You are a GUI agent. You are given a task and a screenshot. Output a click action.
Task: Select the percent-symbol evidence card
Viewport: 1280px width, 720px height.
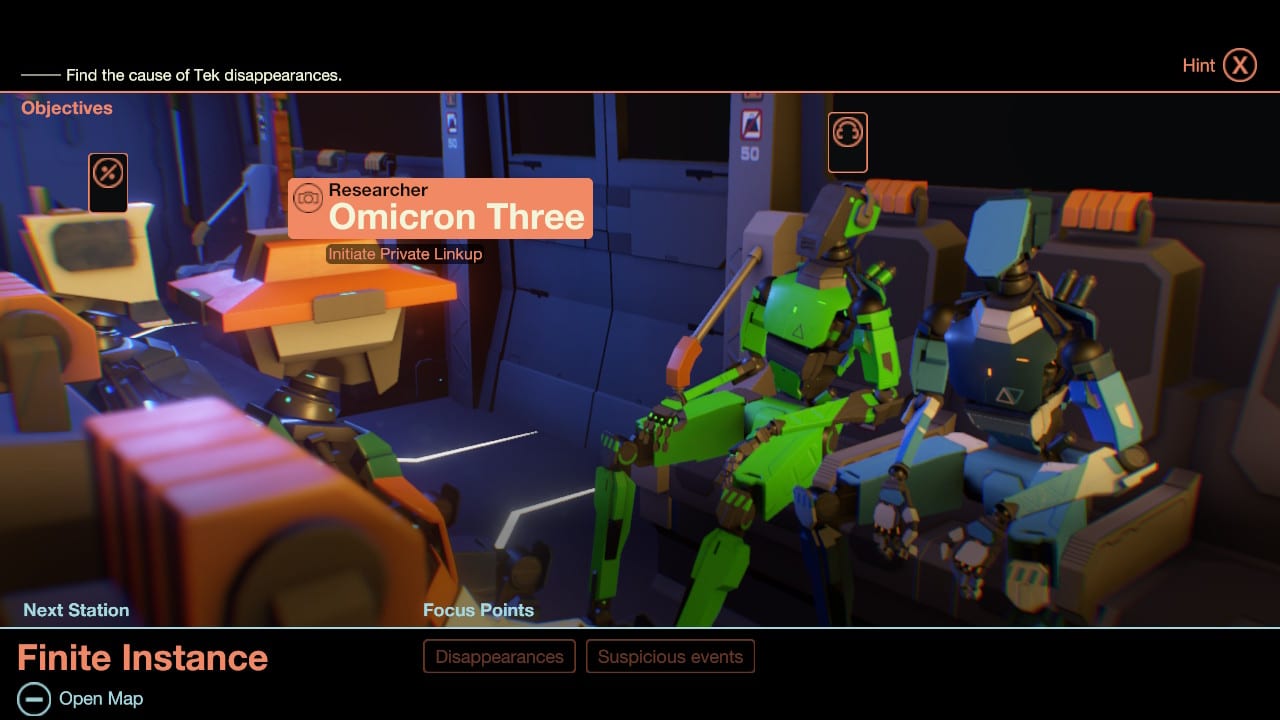(107, 181)
